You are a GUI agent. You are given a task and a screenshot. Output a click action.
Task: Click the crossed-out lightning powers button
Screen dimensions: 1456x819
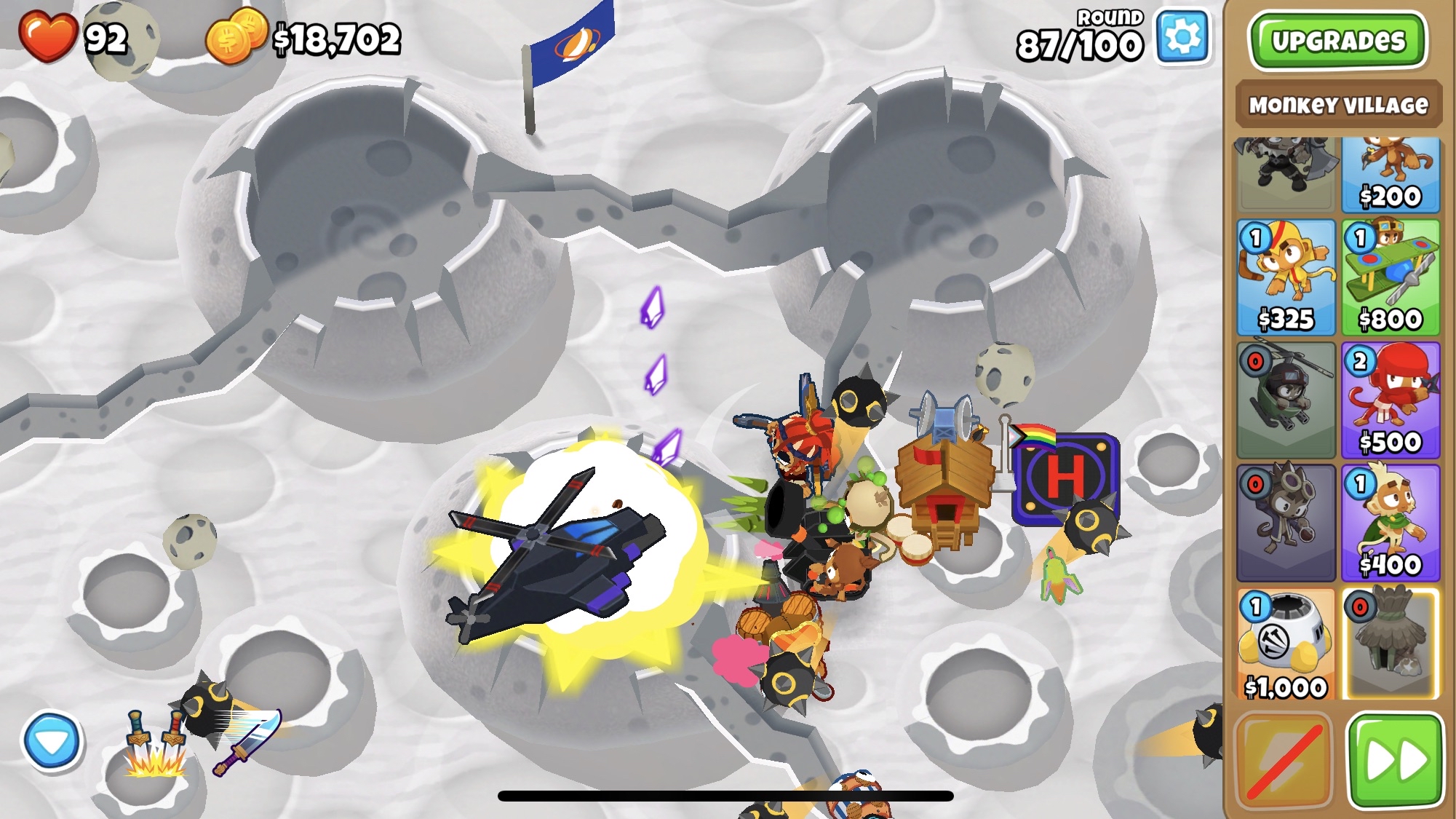pos(1284,761)
